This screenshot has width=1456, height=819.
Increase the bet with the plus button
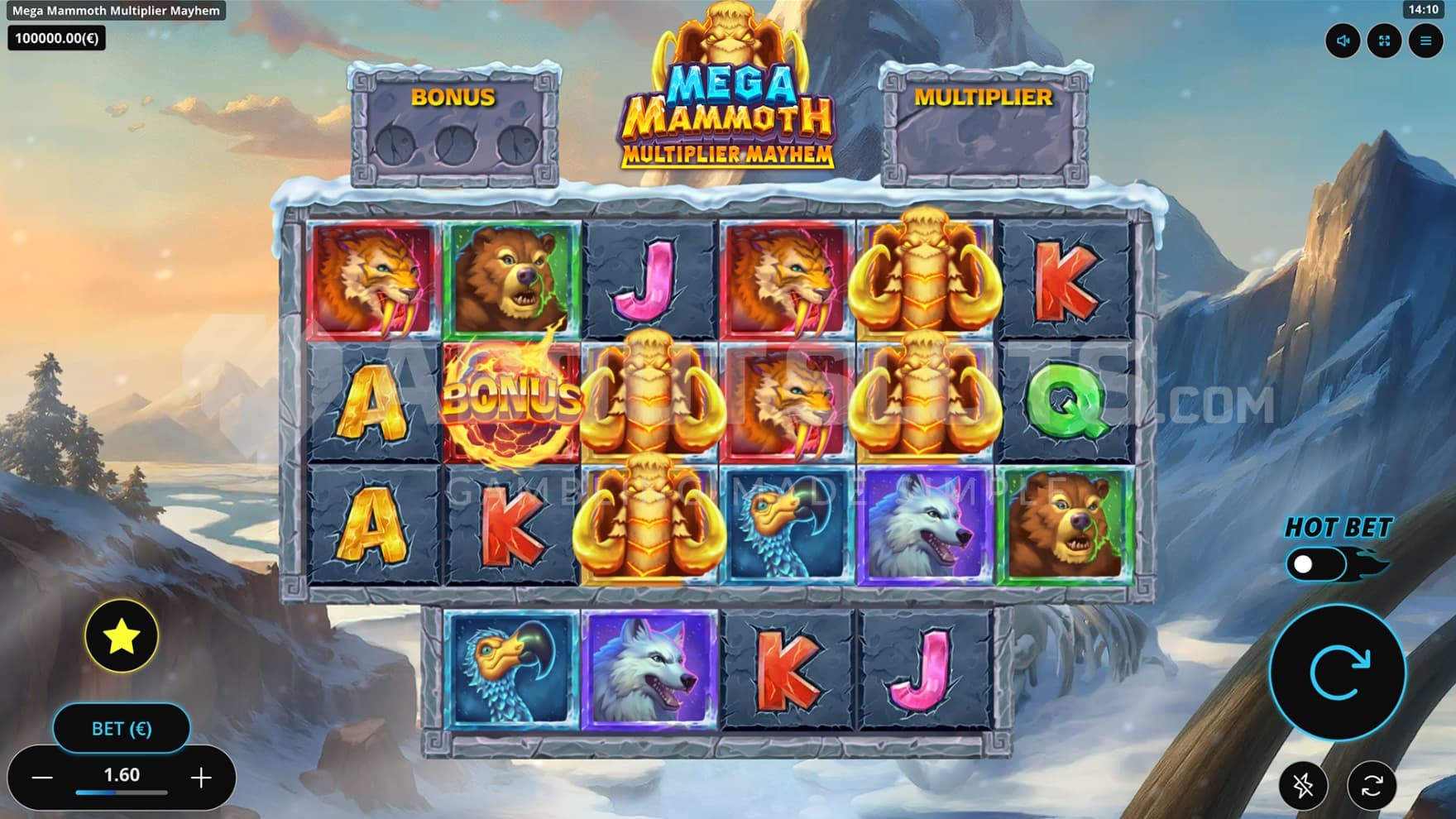point(201,777)
